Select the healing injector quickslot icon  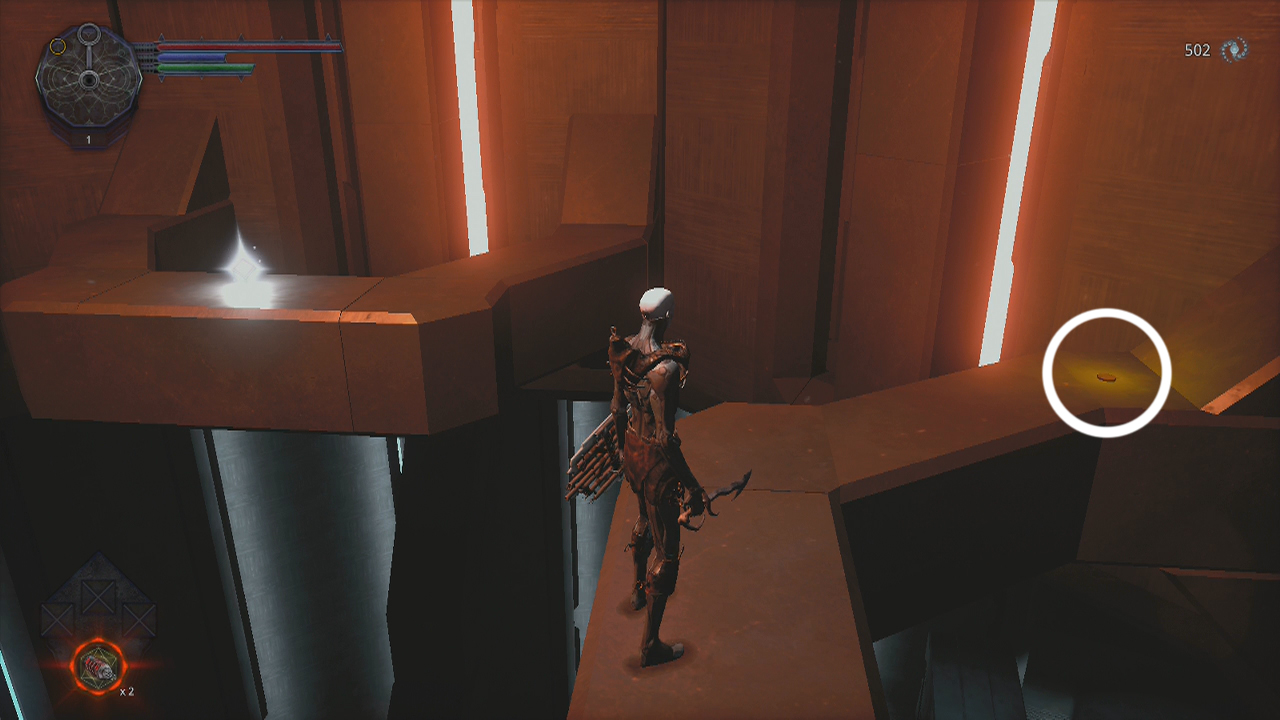coord(99,666)
